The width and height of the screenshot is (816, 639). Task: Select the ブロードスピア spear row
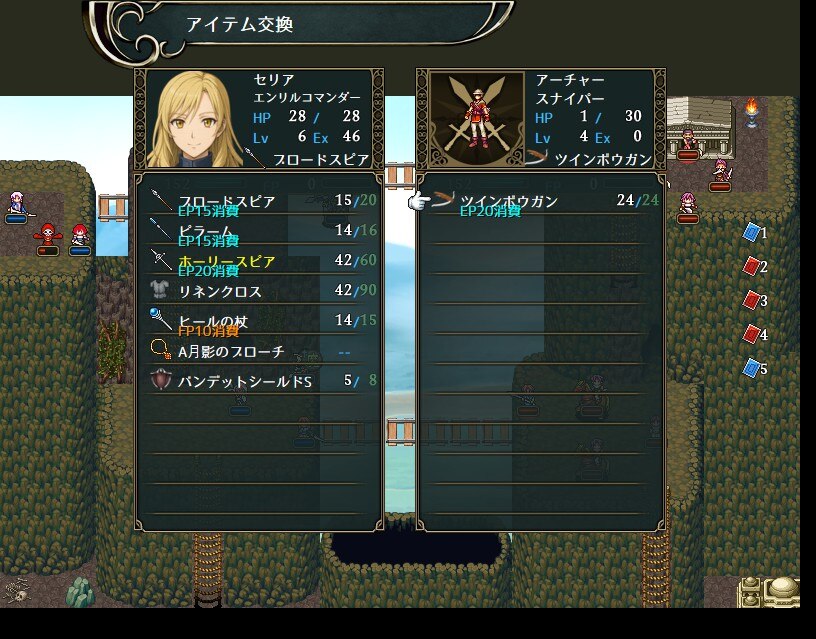pos(258,202)
